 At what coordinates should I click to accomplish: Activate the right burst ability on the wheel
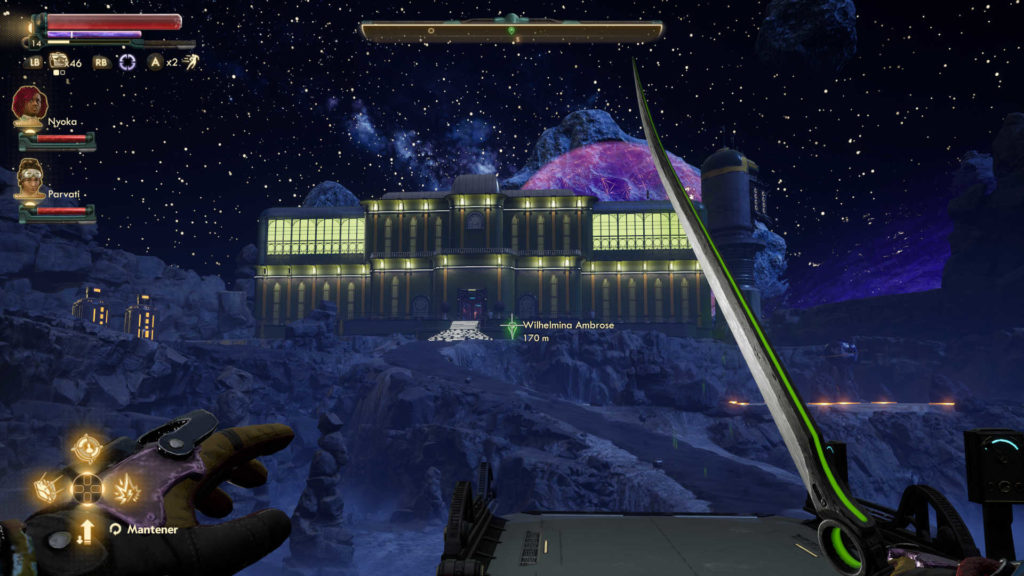pyautogui.click(x=125, y=489)
